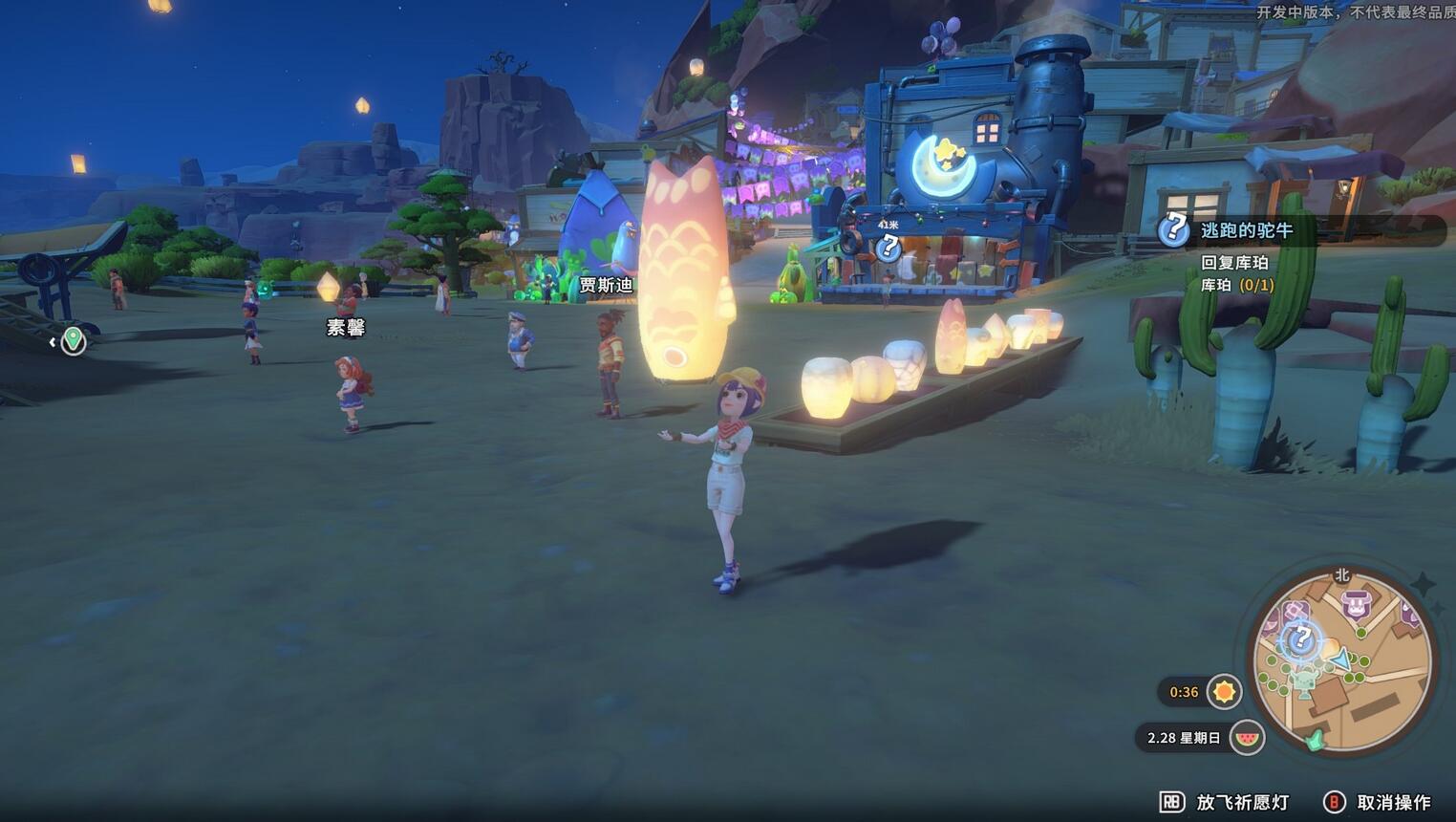Open the 逃跑的驼牛 quest tracker entry
Viewport: 1456px width, 822px height.
click(x=1246, y=230)
